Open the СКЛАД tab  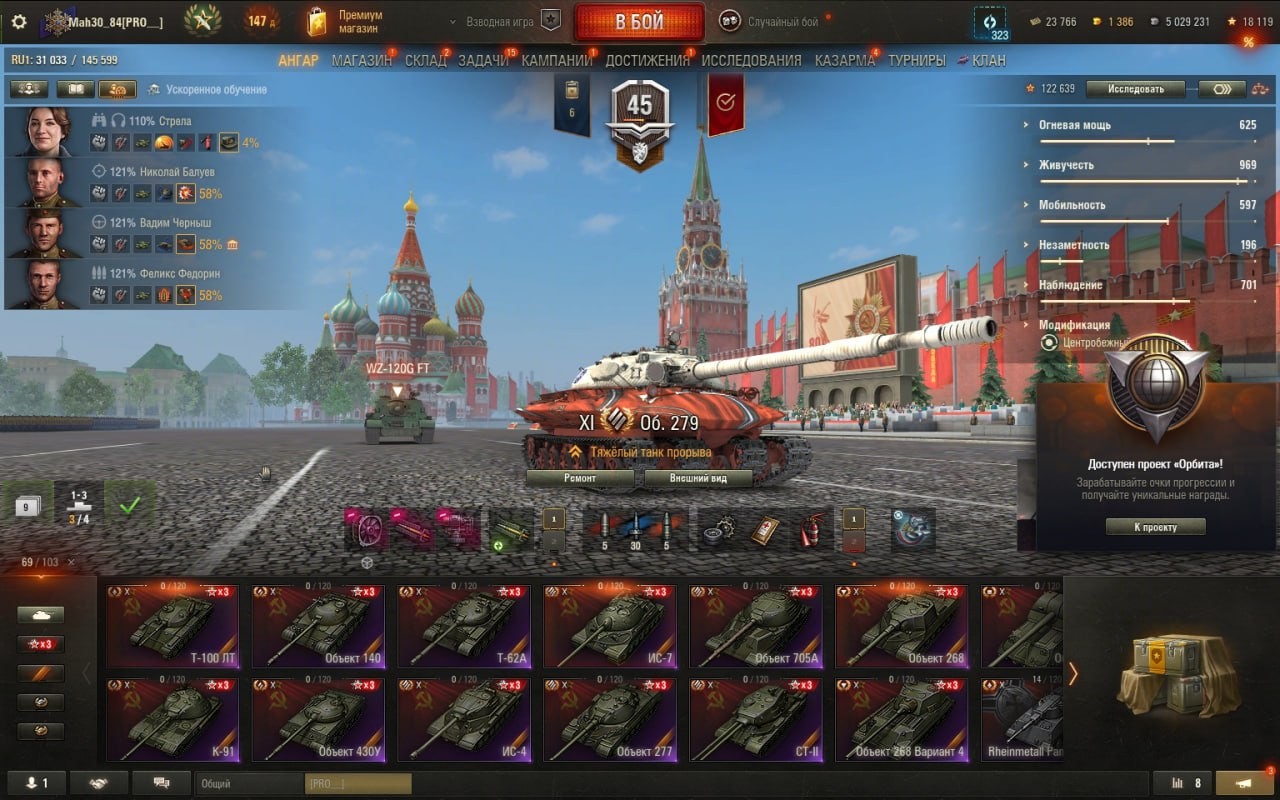pos(425,60)
